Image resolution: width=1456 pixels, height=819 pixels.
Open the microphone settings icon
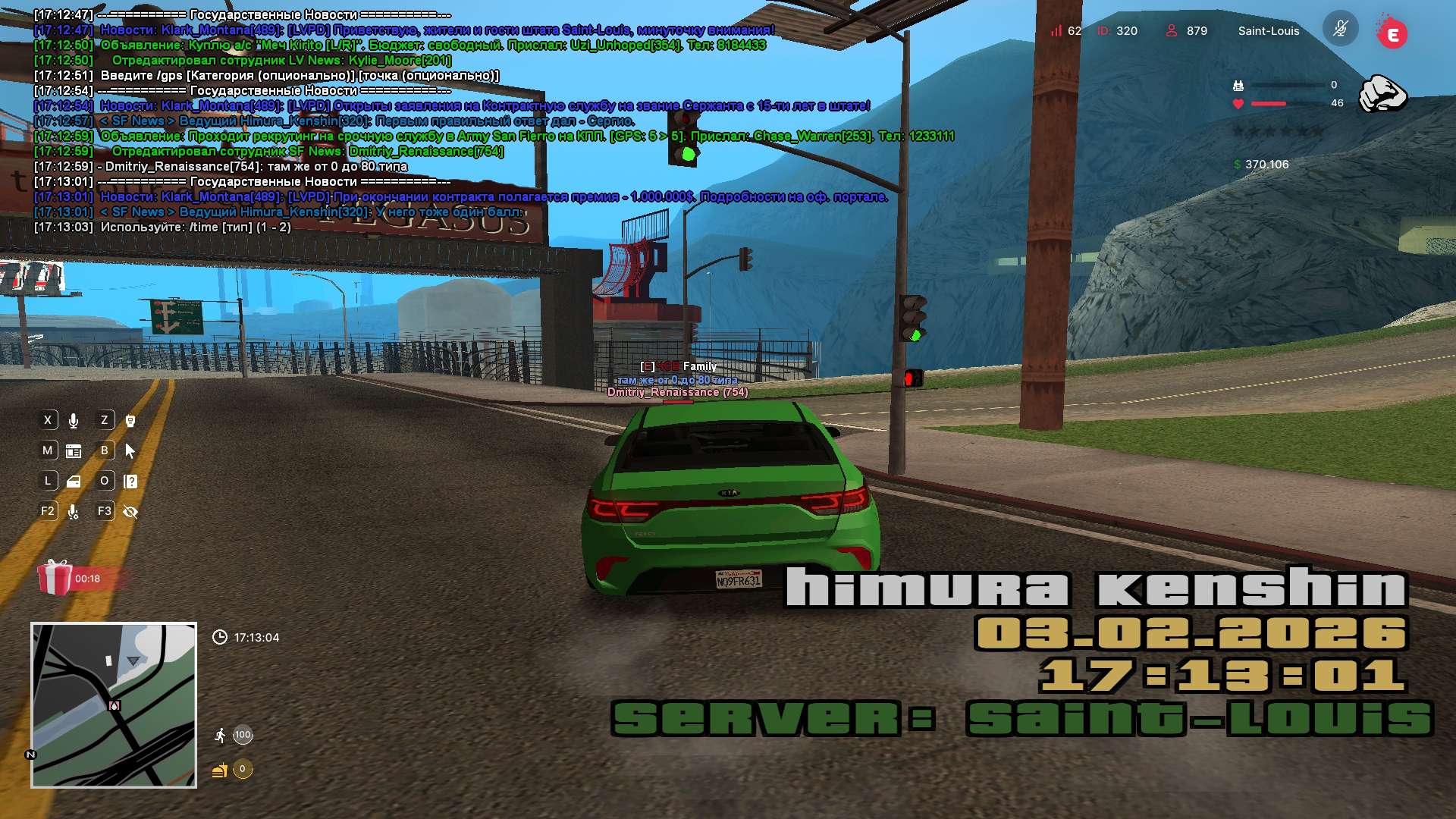tap(74, 512)
